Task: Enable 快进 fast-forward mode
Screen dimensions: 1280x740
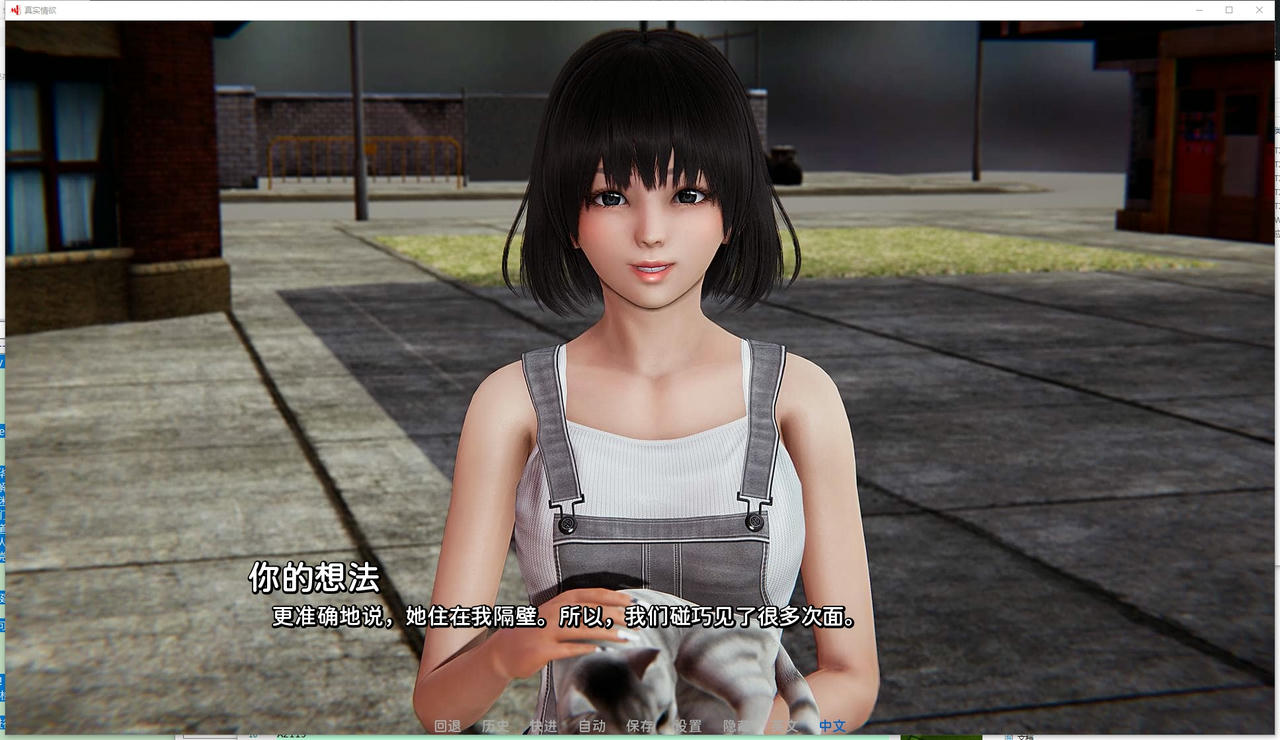Action: (541, 727)
